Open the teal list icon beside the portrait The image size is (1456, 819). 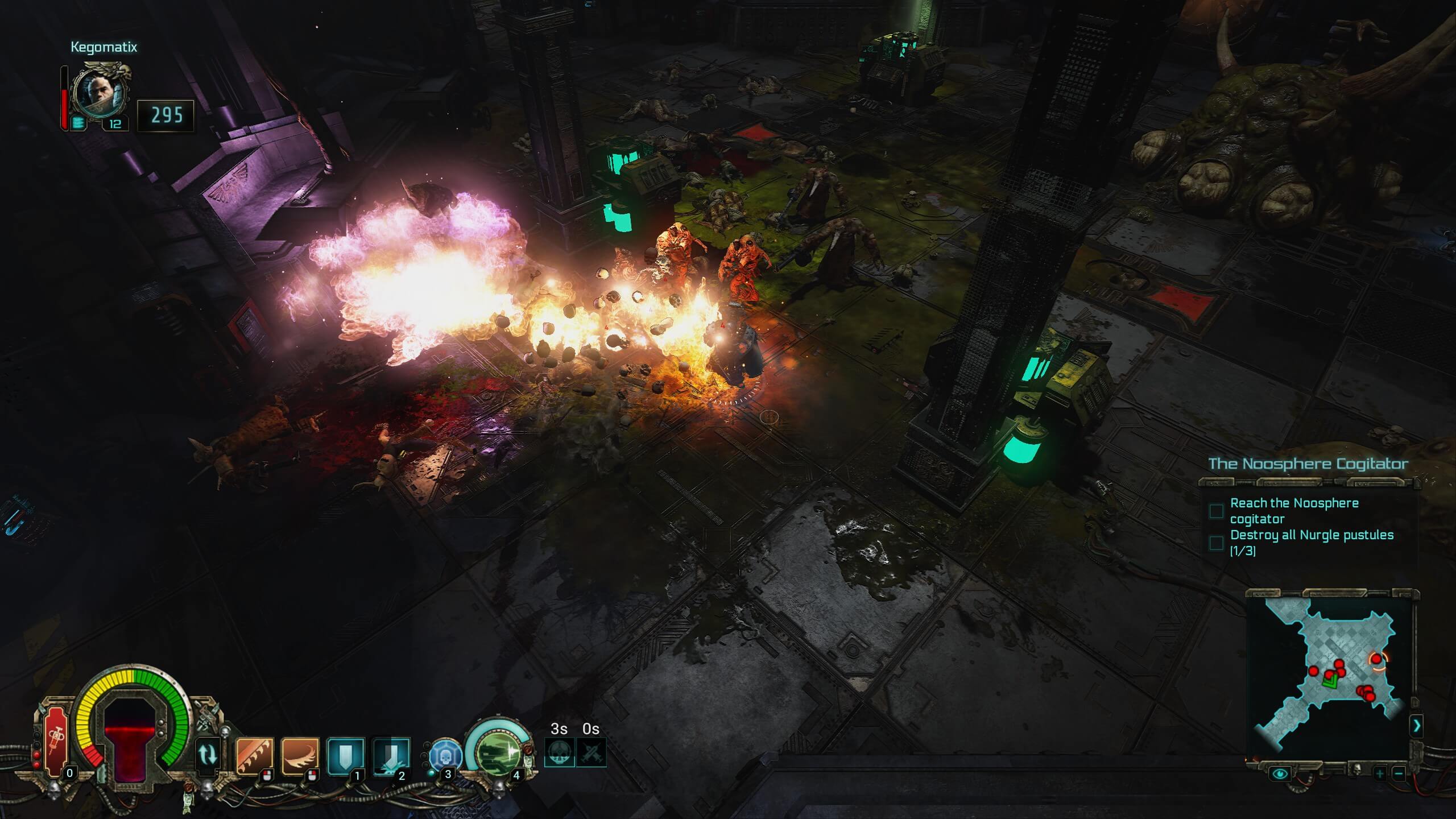coord(78,122)
